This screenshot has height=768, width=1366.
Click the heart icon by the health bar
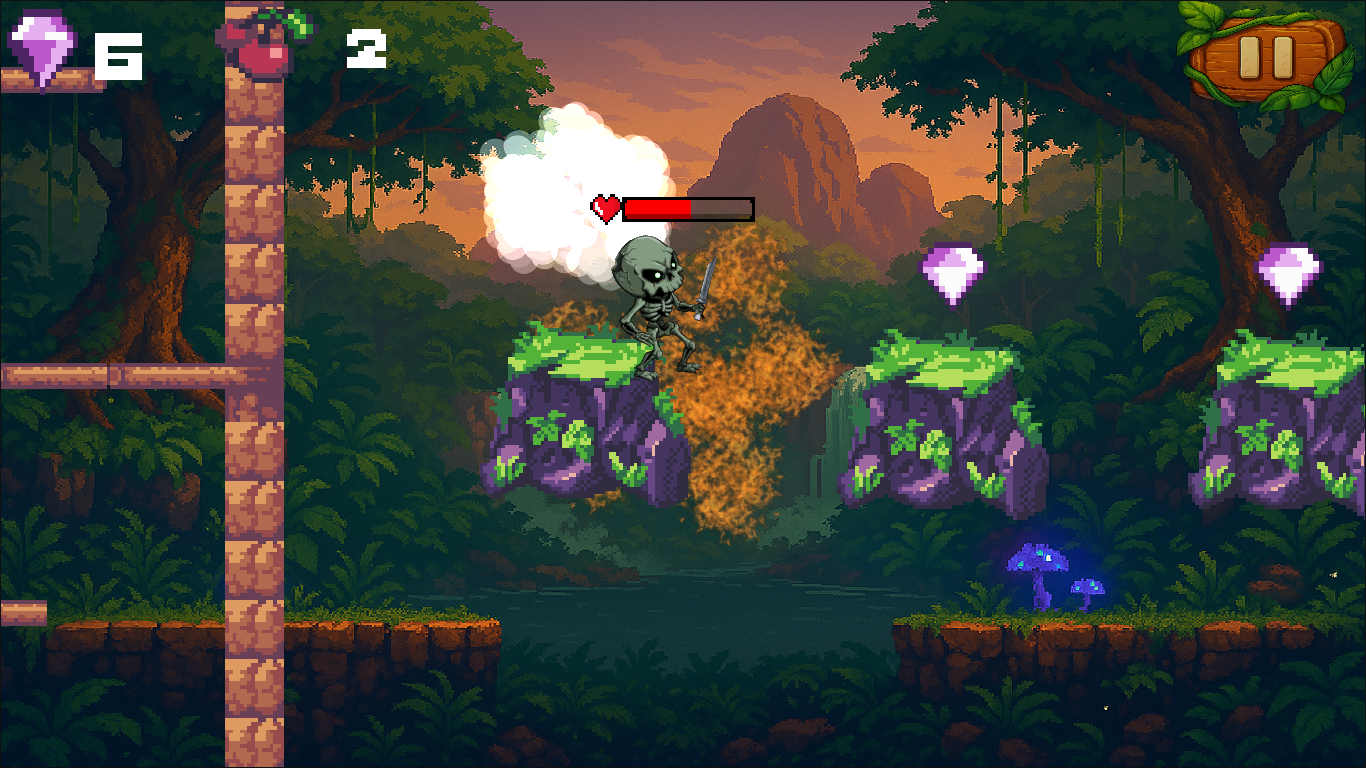coord(605,207)
